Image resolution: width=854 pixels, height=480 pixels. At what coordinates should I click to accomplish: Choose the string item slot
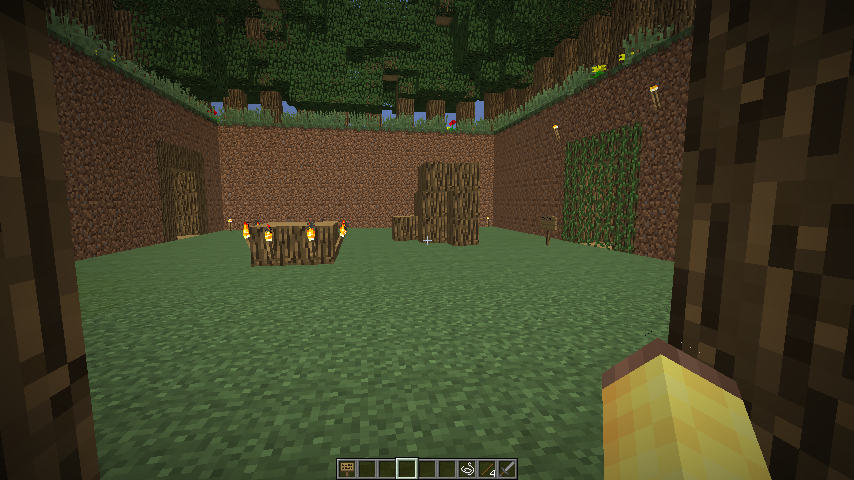pyautogui.click(x=467, y=468)
